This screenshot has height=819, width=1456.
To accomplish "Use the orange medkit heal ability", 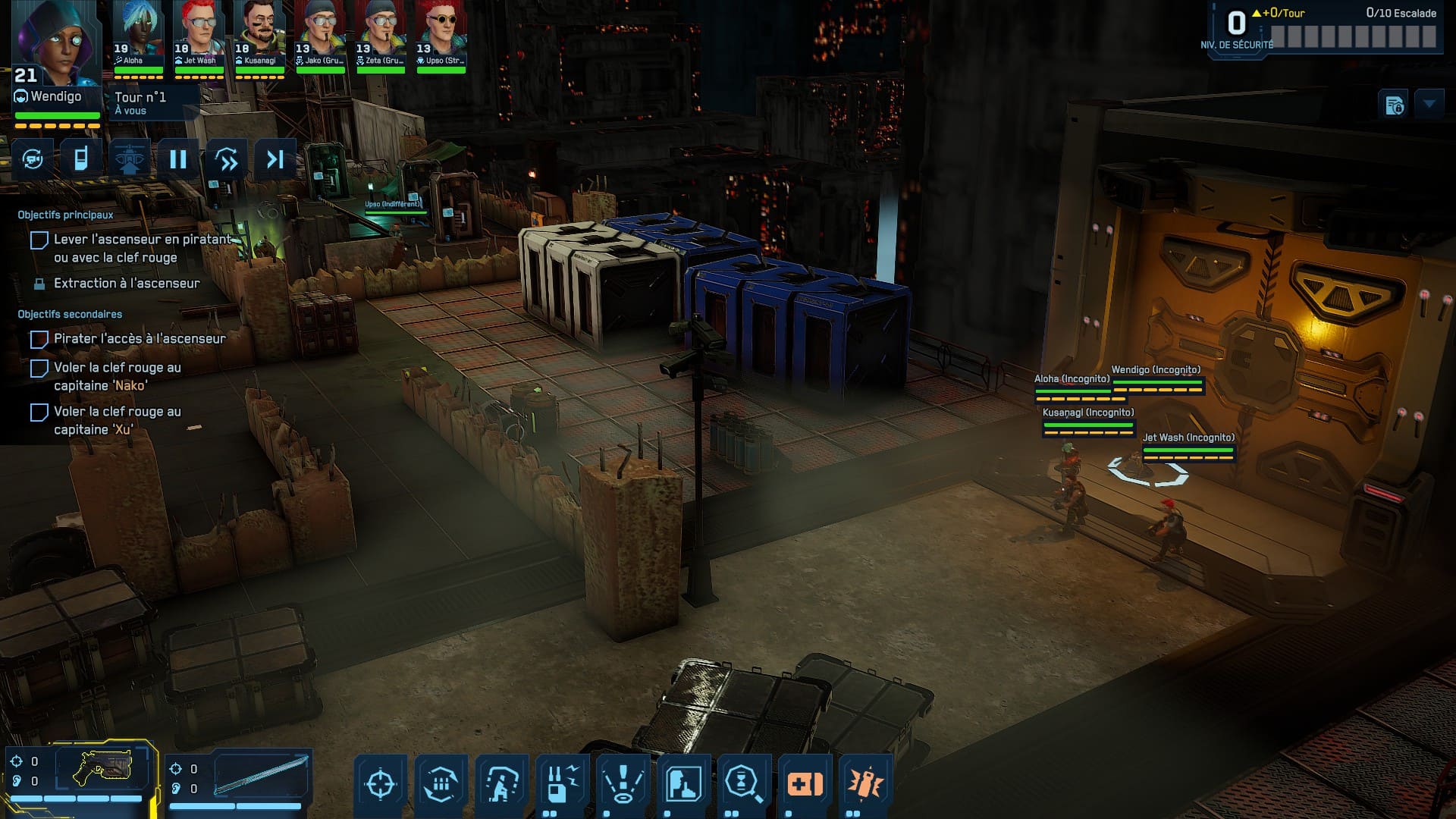I will click(x=805, y=784).
